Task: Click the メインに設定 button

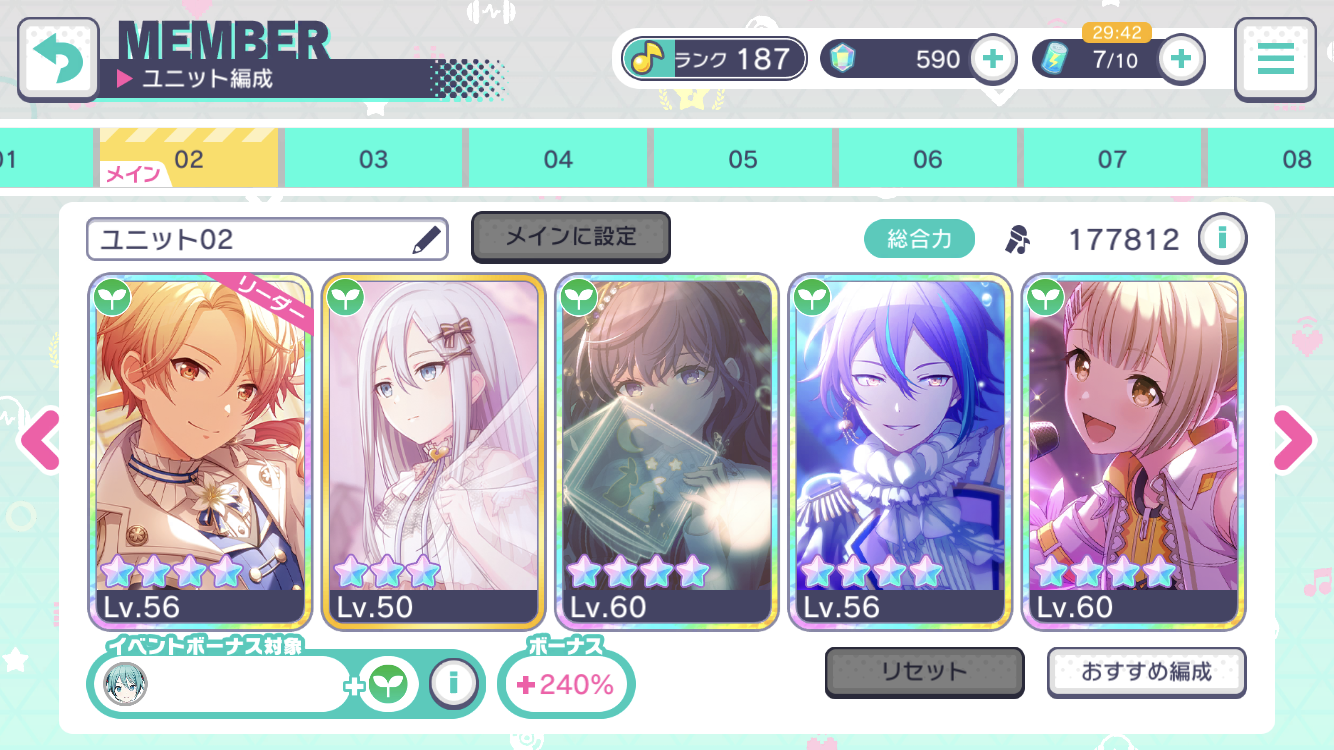Action: pos(570,237)
